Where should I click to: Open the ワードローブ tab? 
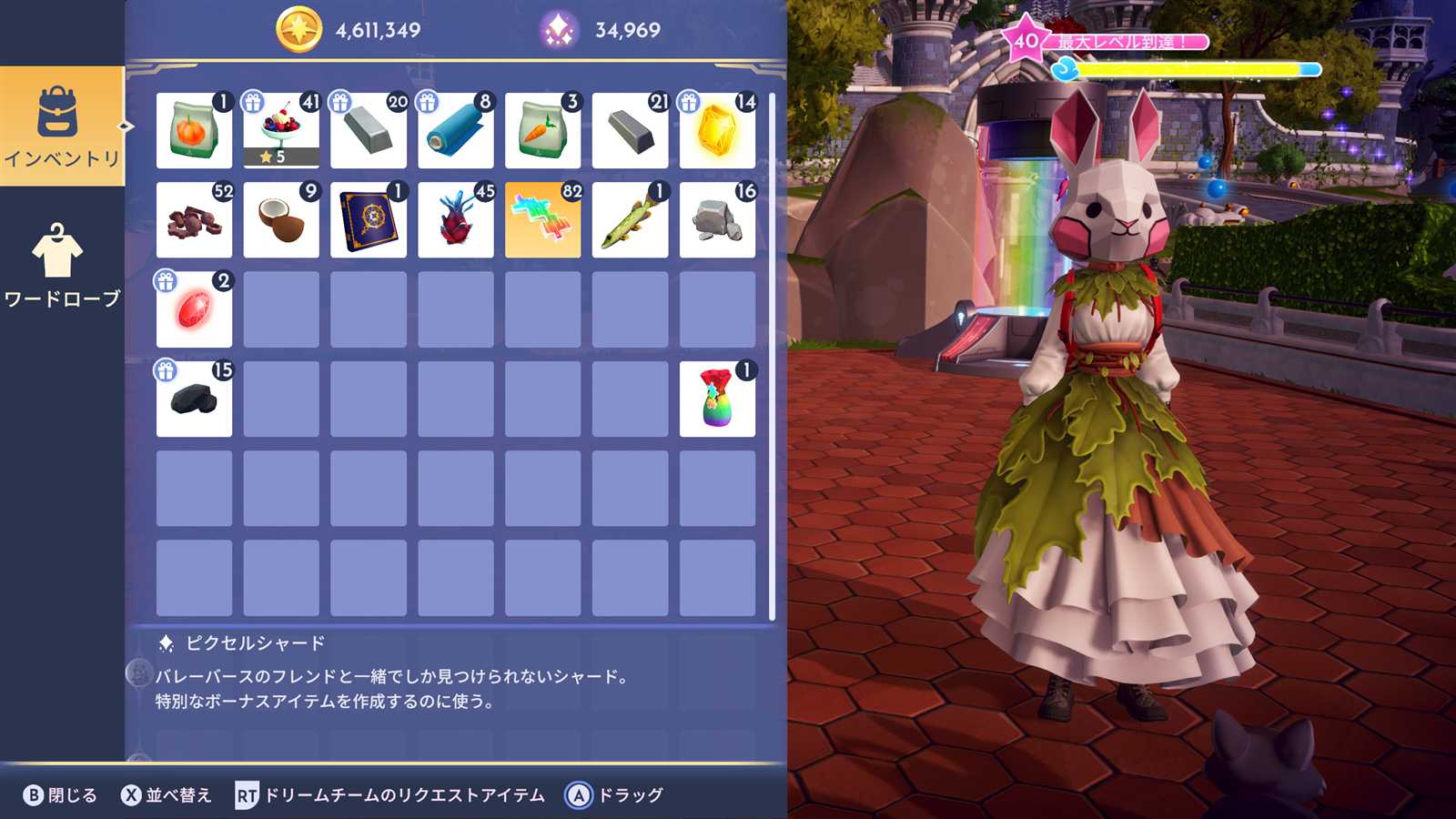(x=62, y=265)
